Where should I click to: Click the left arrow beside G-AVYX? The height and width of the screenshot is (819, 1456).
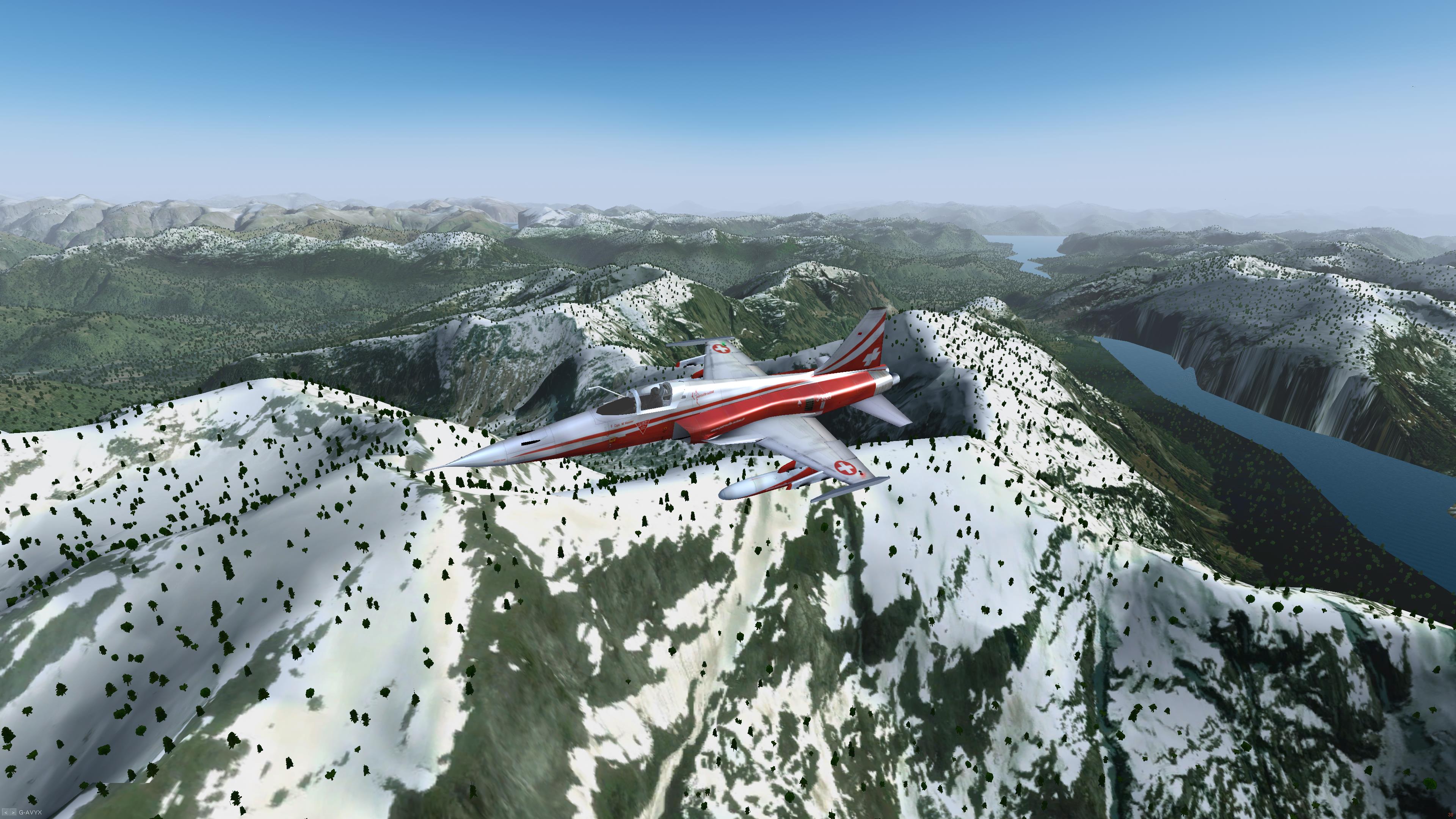click(x=6, y=812)
